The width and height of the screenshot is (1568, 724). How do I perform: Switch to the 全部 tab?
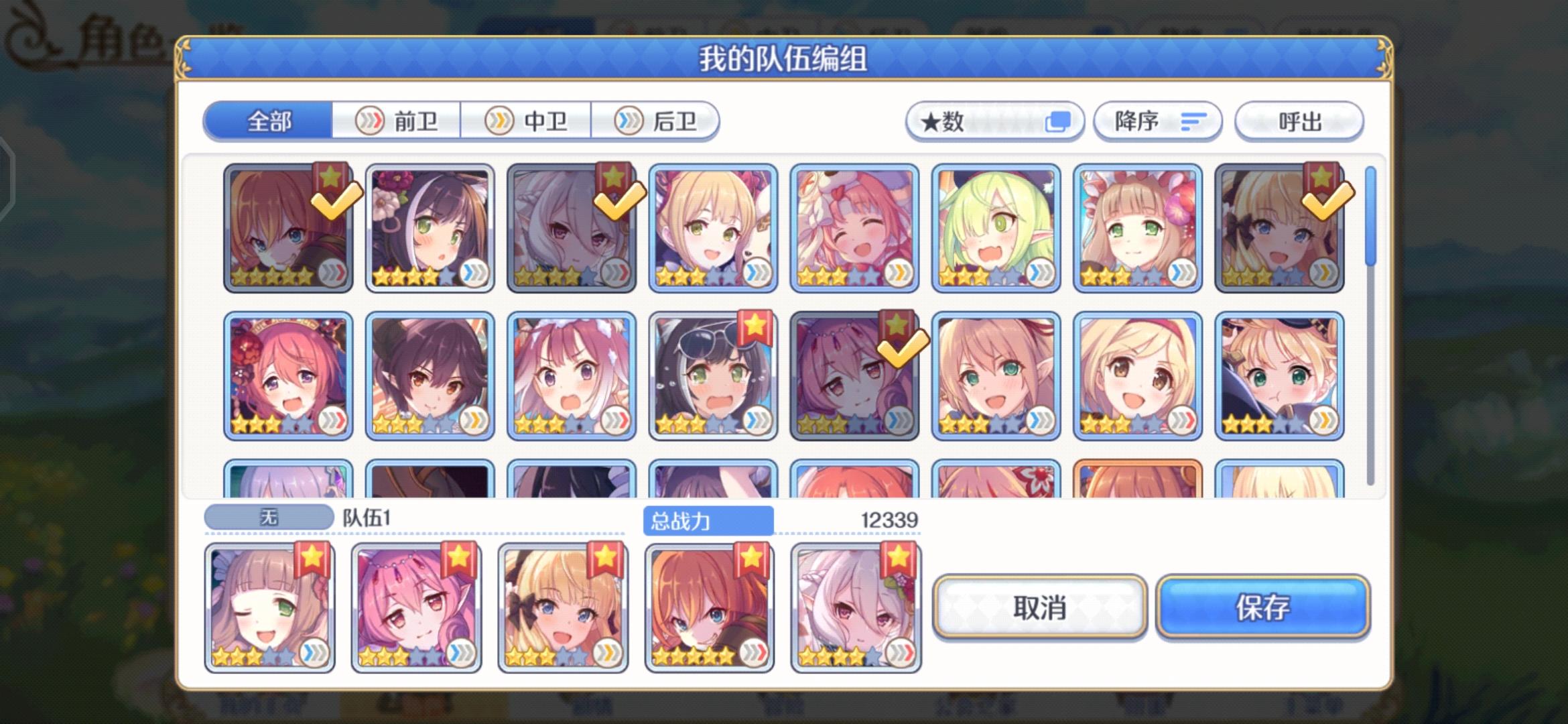(267, 121)
